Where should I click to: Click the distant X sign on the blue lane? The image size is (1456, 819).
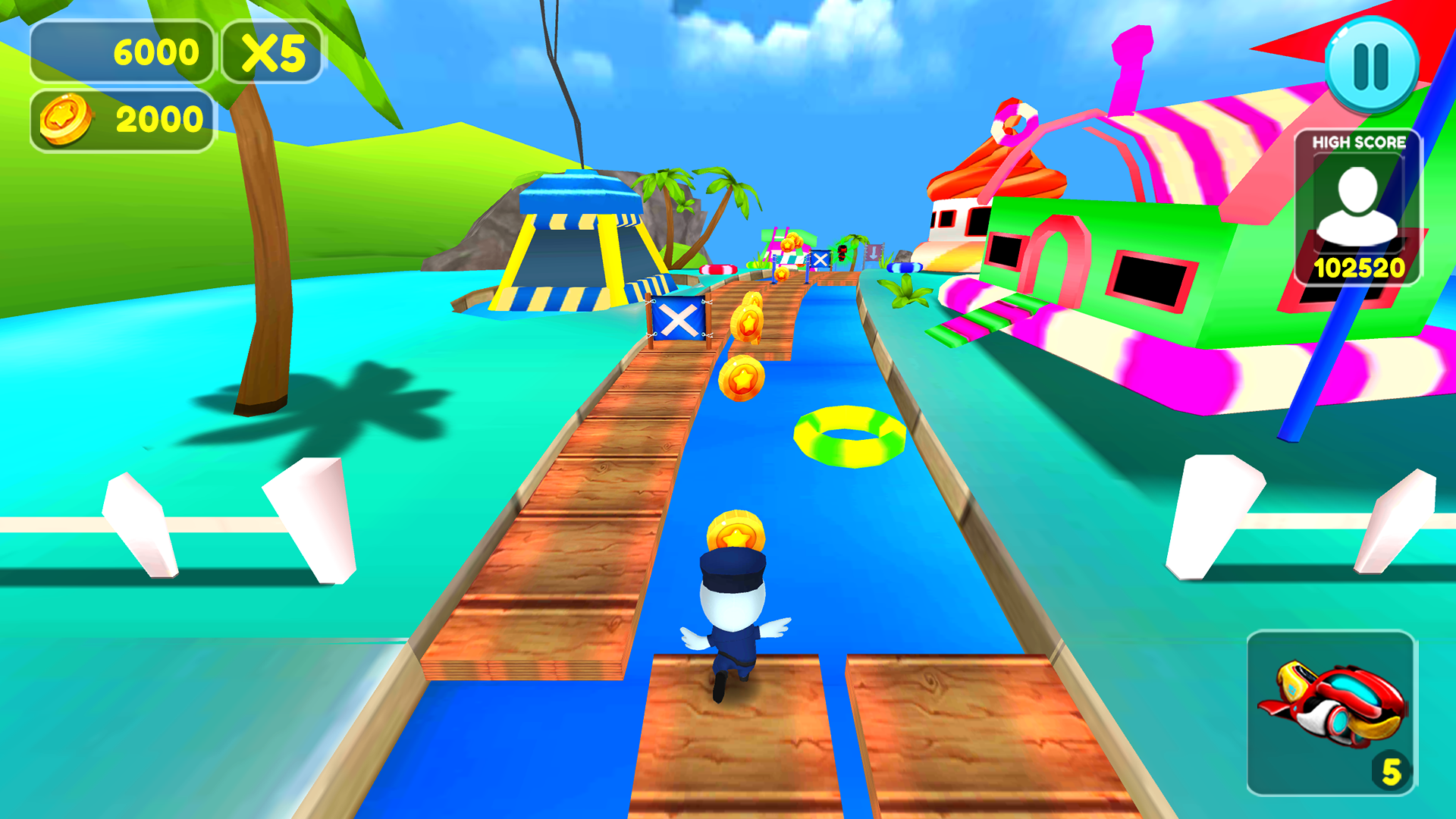point(821,258)
